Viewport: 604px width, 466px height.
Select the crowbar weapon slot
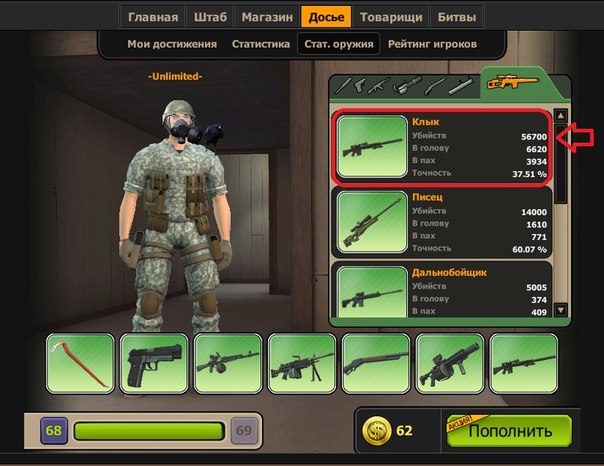(x=81, y=363)
